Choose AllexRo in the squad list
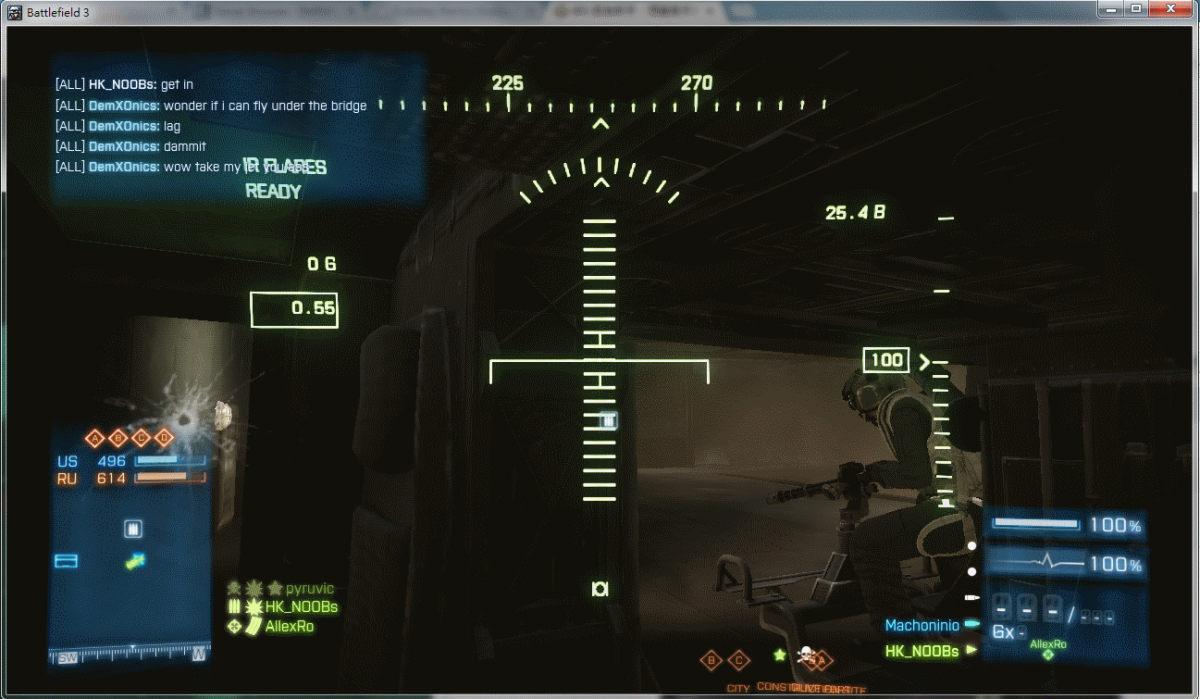Screen dimensions: 1200x699 pos(290,626)
